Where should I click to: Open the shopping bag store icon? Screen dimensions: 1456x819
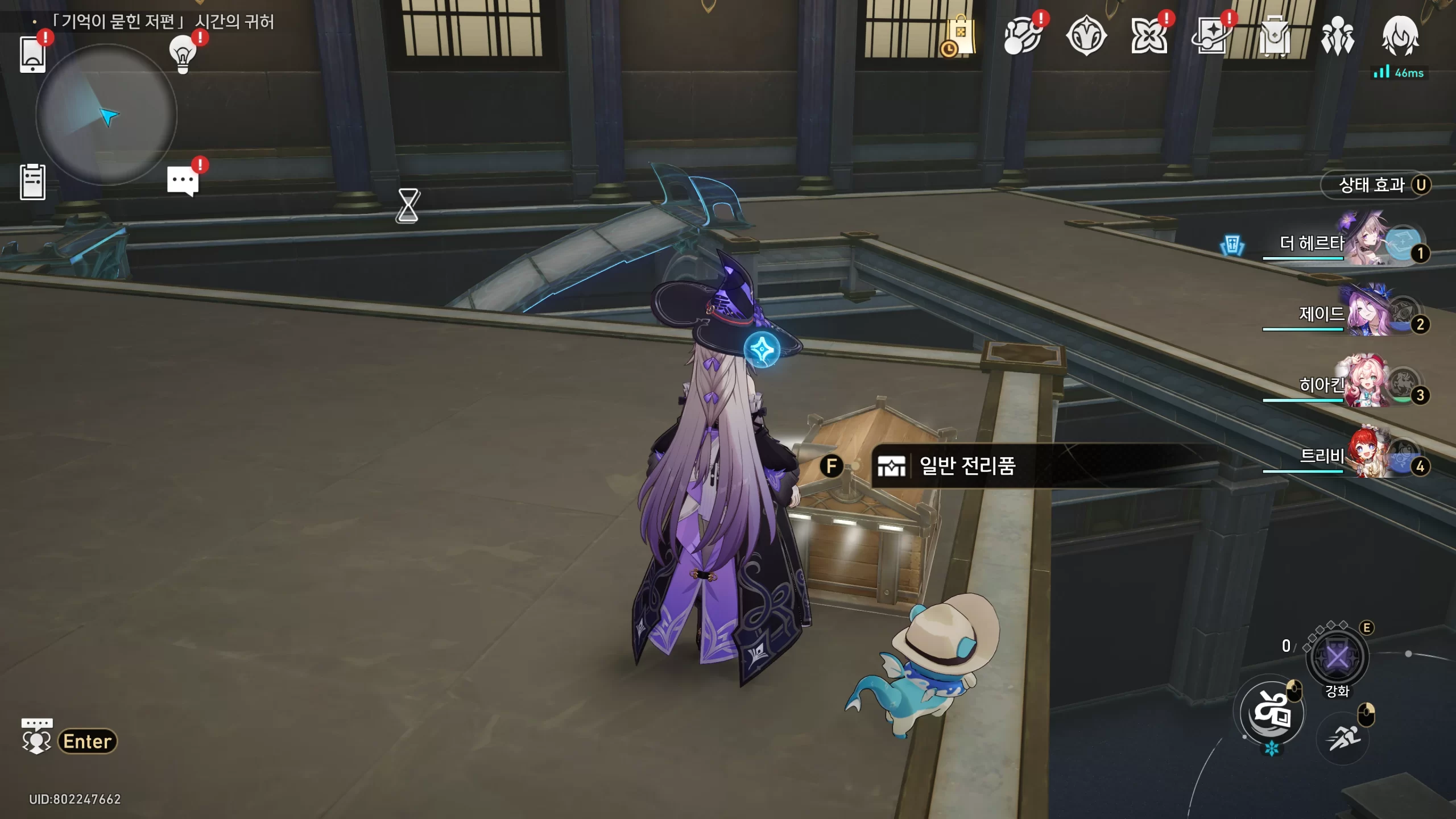tap(961, 36)
